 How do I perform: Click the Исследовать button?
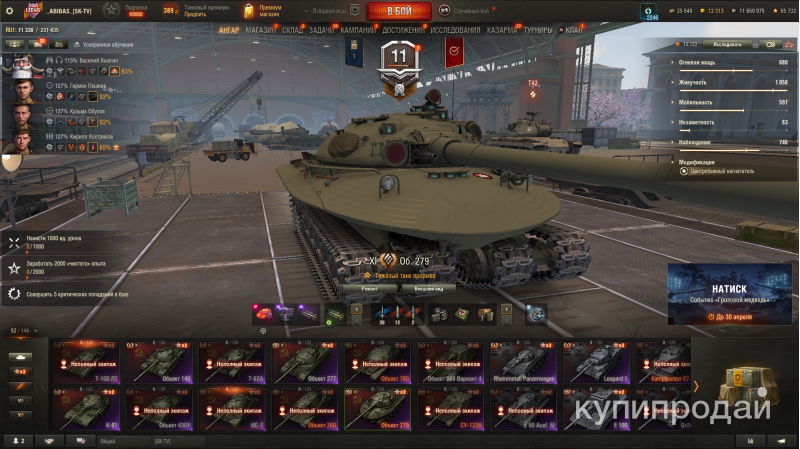tap(727, 44)
